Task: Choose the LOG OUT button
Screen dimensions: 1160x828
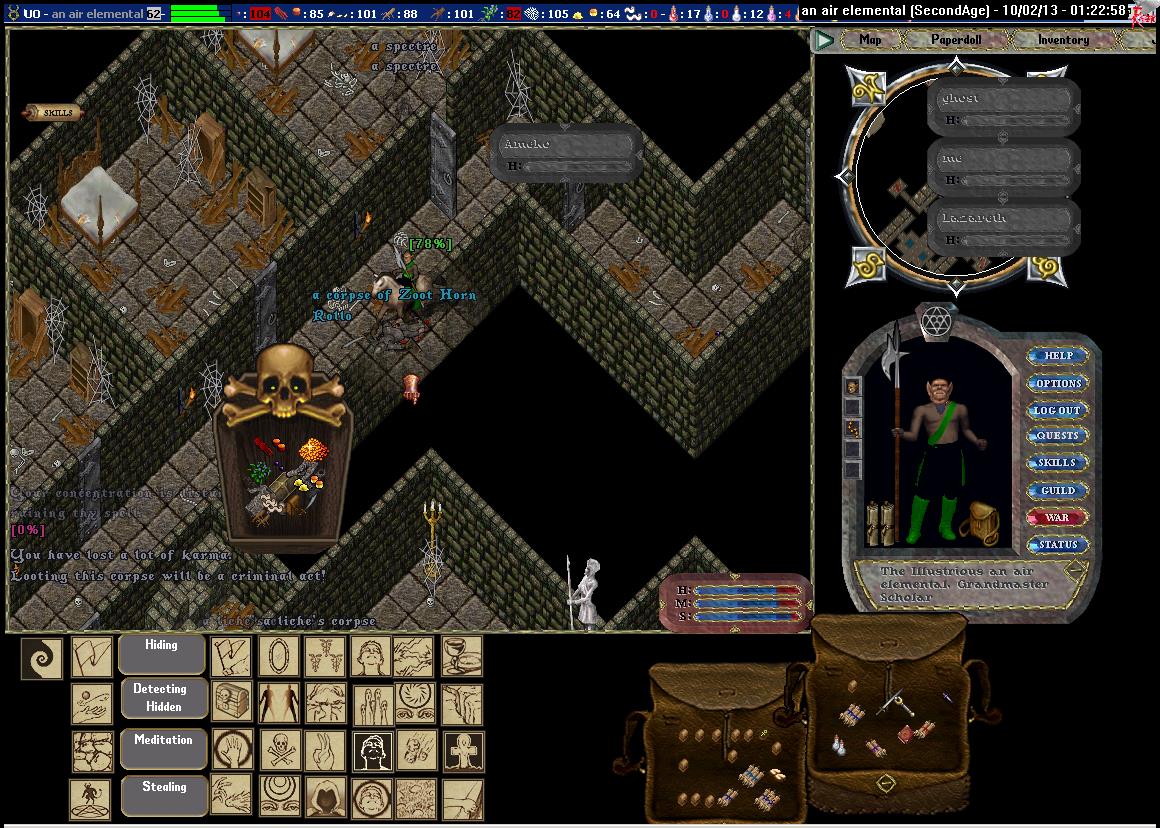Action: 1058,410
